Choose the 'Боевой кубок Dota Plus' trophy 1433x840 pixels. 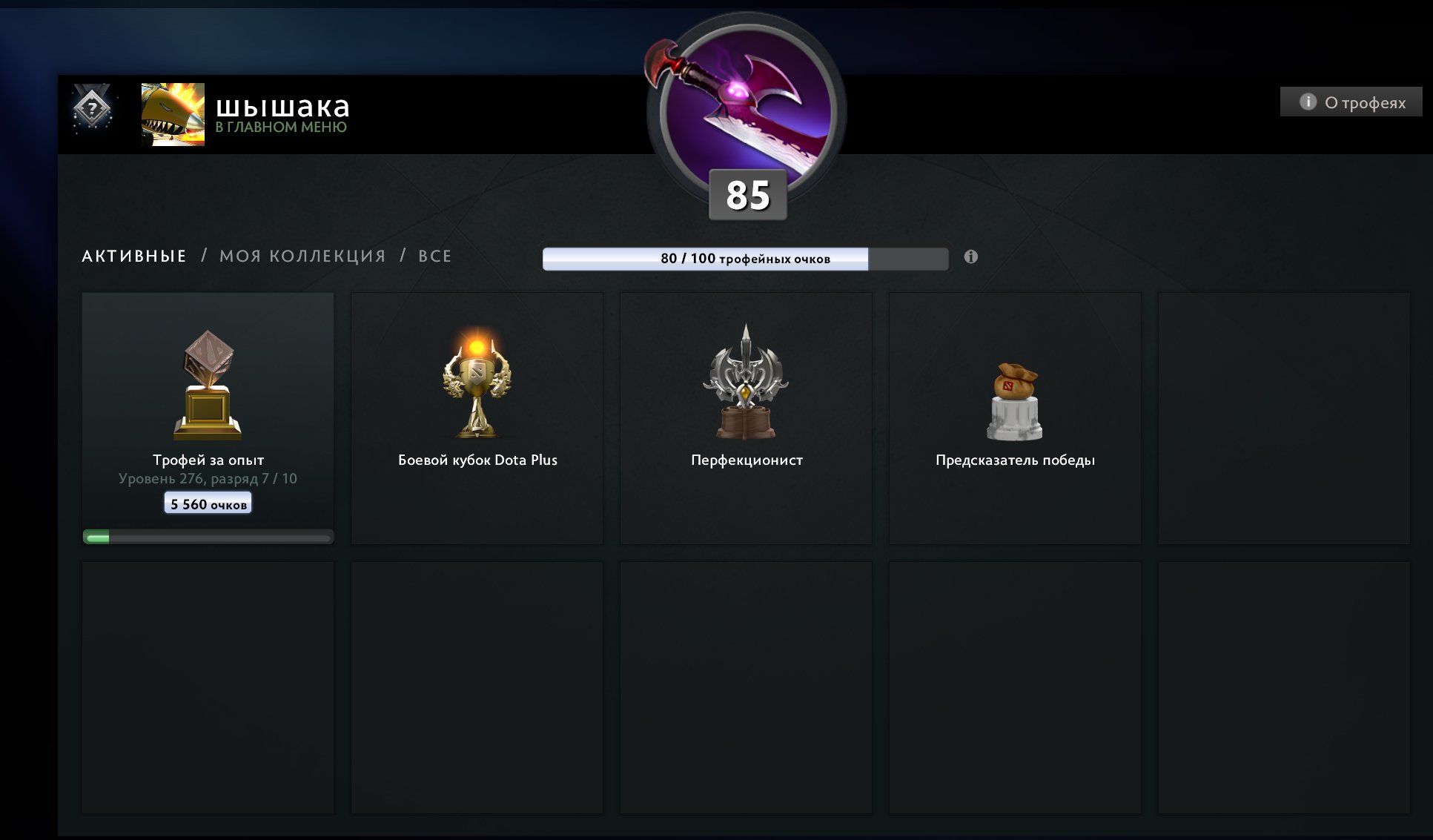477,417
